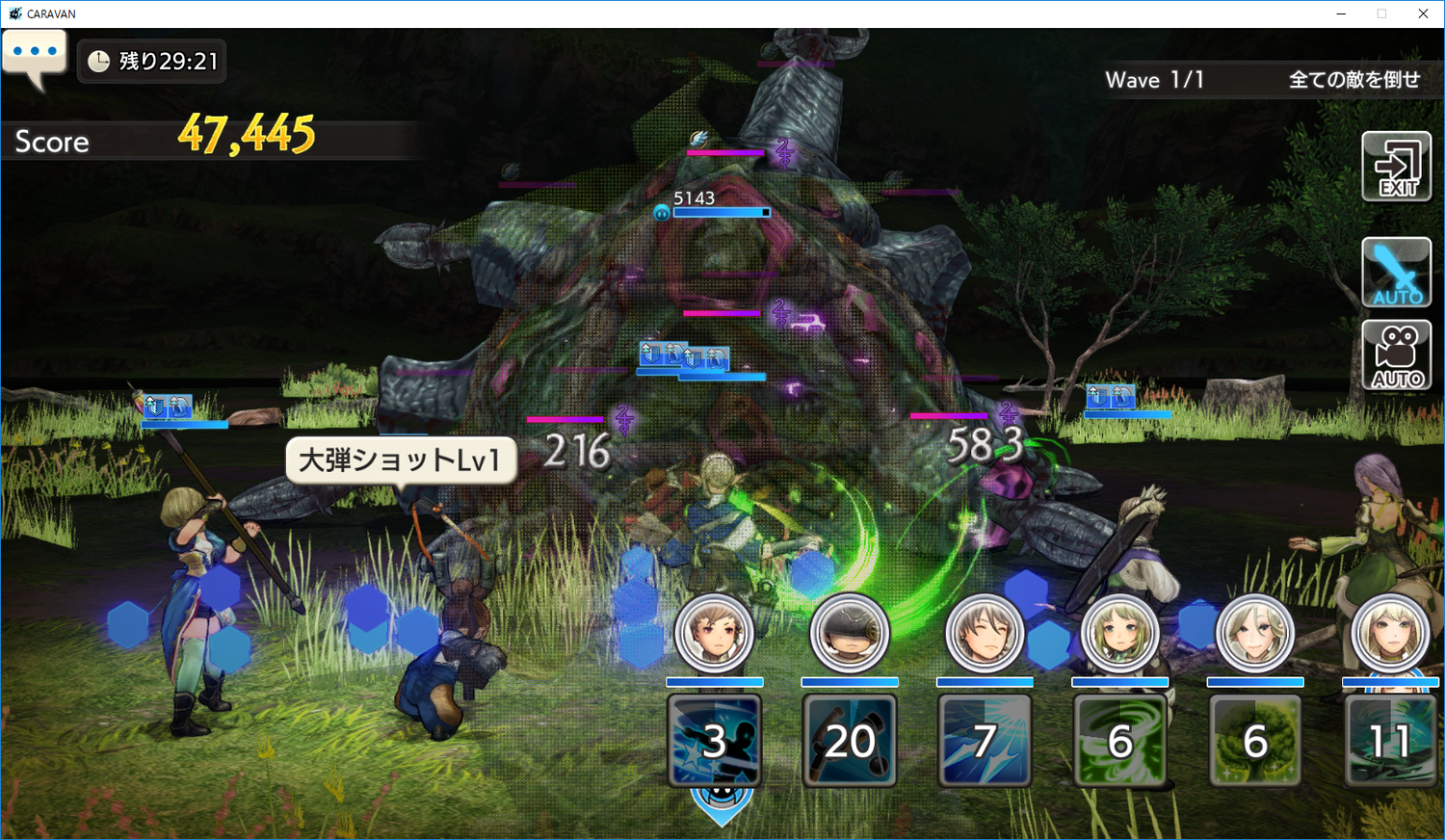Choose the blonde woman portrait
This screenshot has width=1445, height=840.
point(1389,633)
